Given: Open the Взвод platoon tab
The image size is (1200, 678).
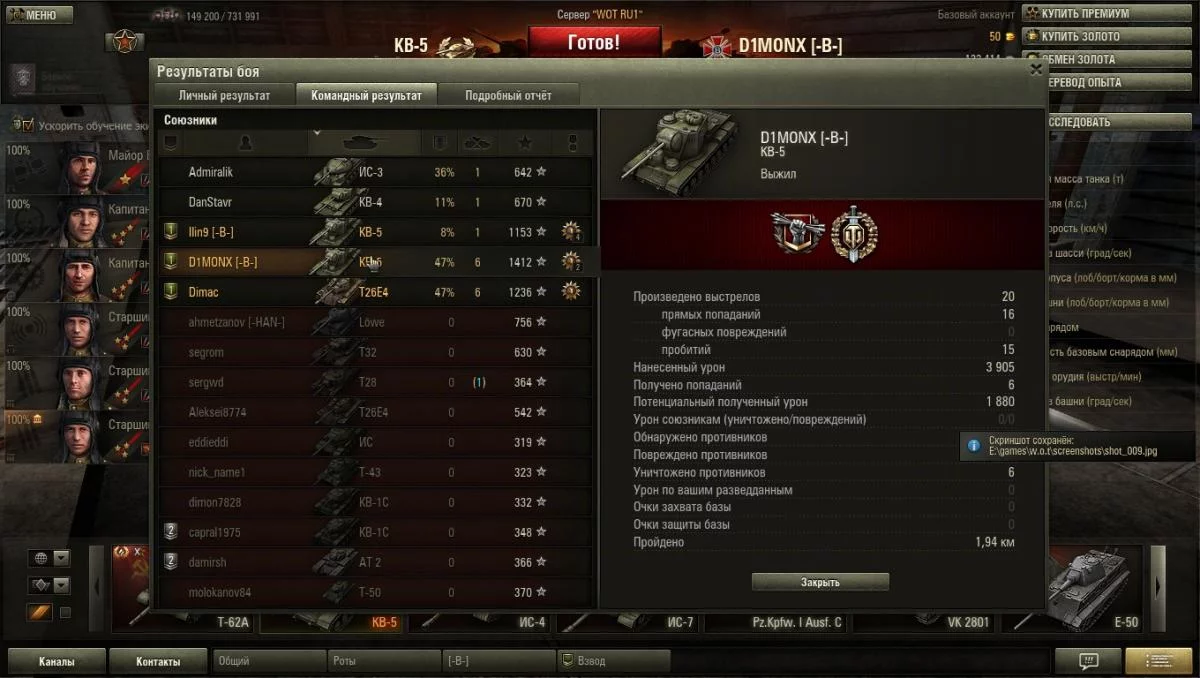Looking at the screenshot, I should coord(613,661).
